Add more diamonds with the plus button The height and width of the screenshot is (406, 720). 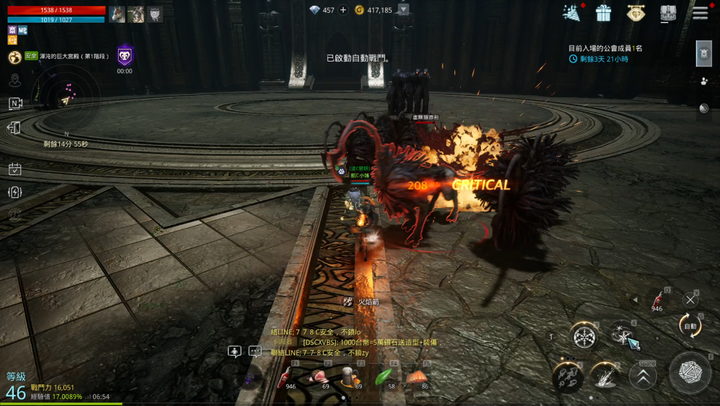click(343, 10)
